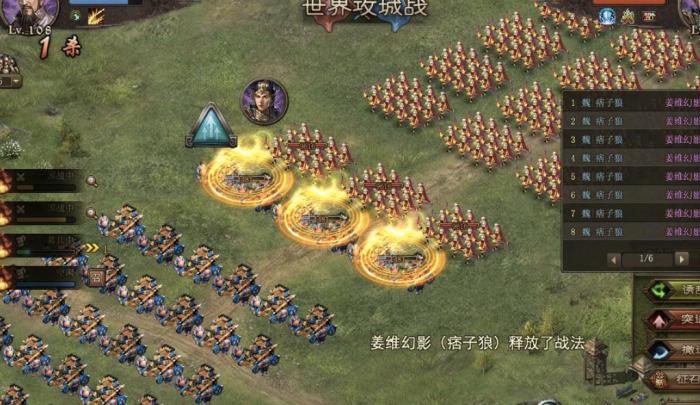The width and height of the screenshot is (700, 405).
Task: Select the enemy general portrait above the troops
Action: click(264, 101)
